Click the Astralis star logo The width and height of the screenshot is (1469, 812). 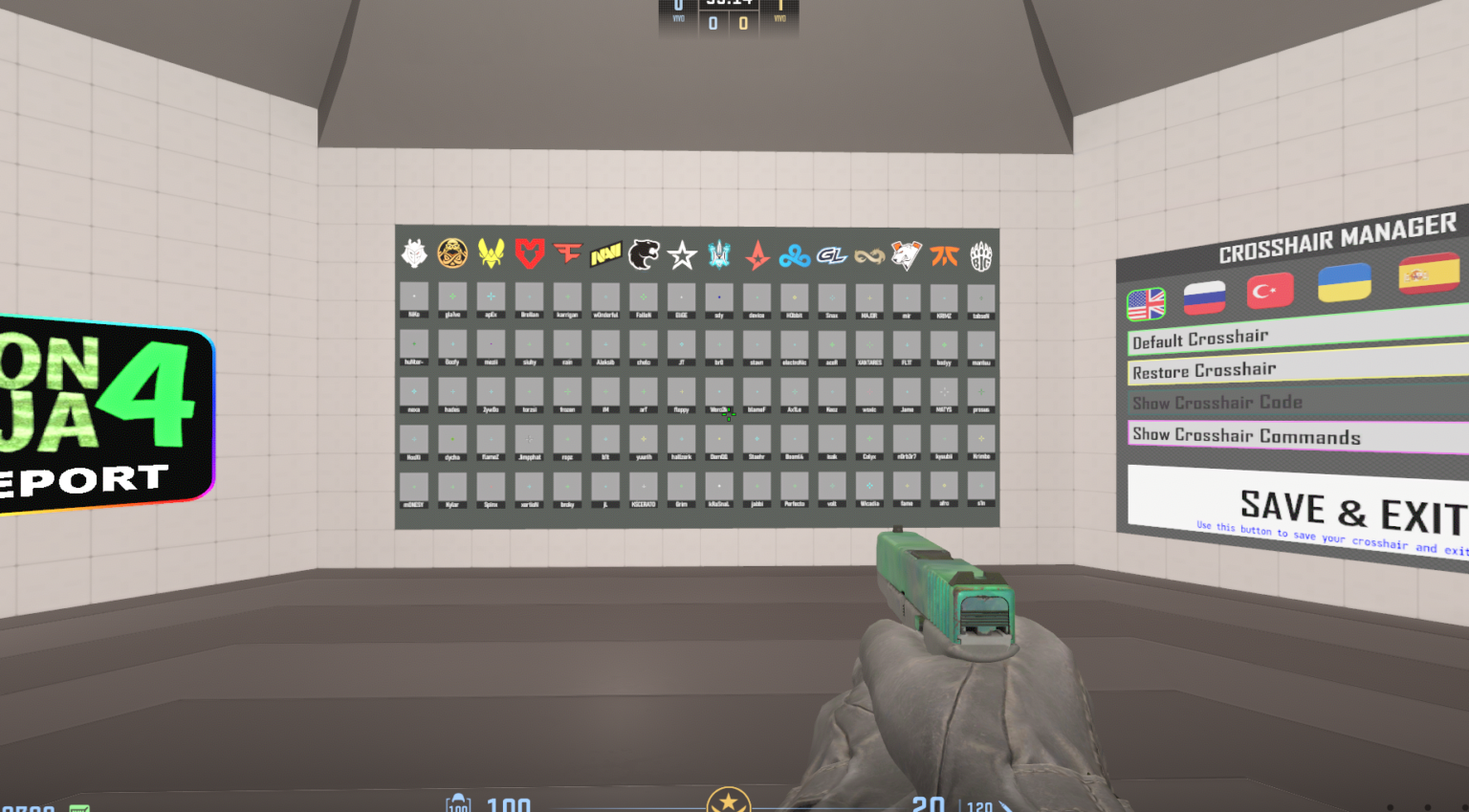pos(756,253)
